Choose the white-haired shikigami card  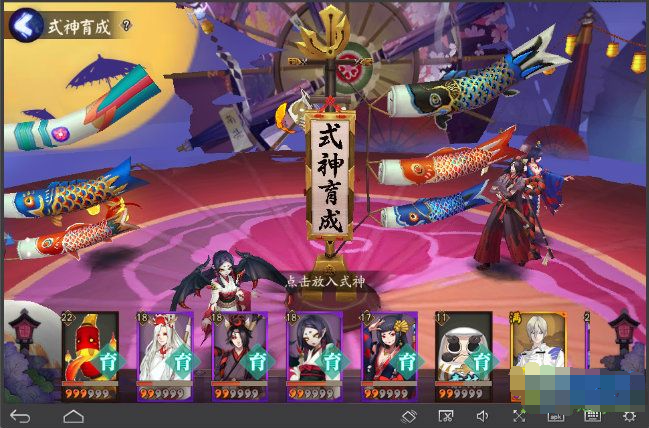[x=165, y=352]
